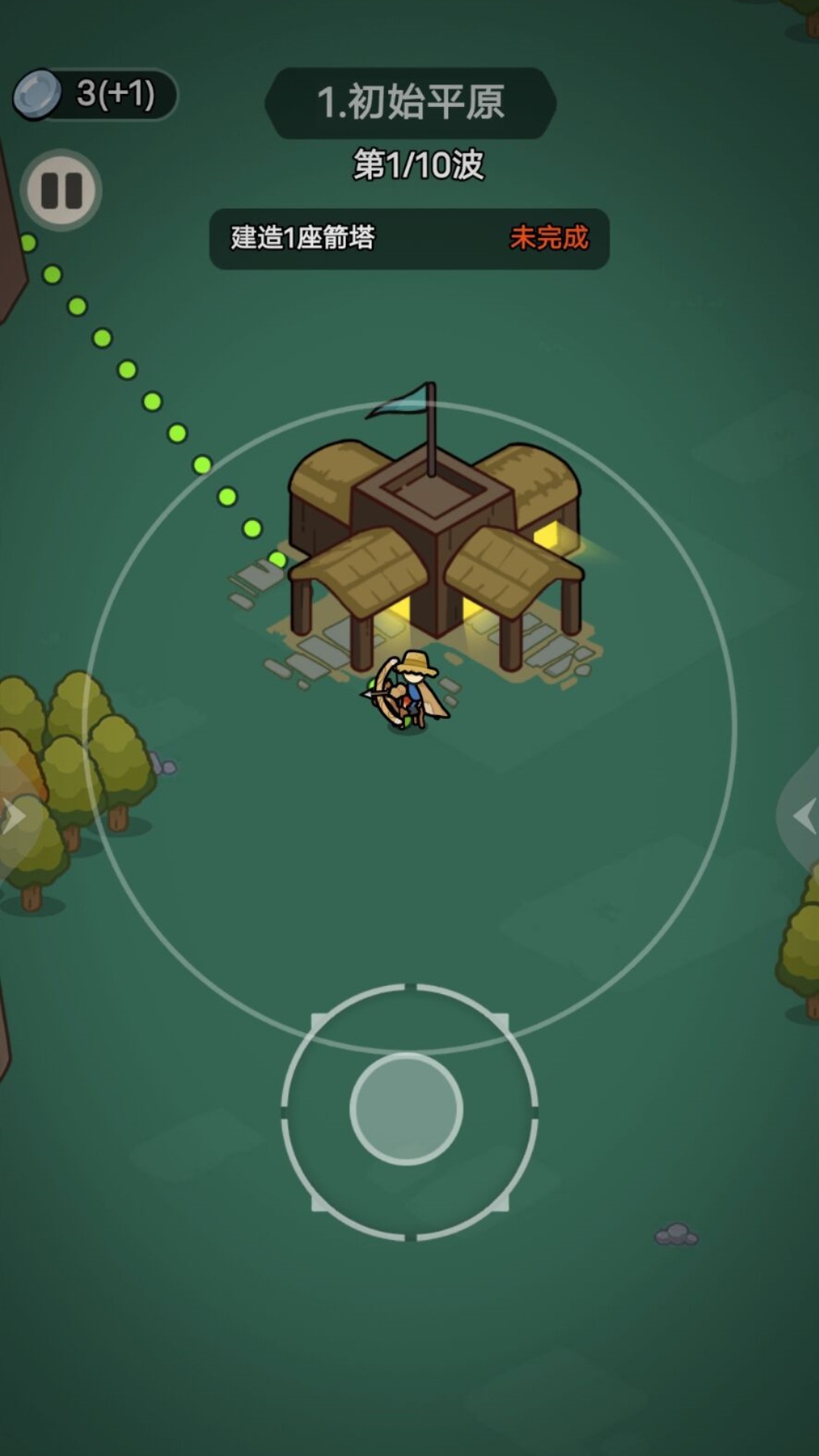Pause the game
The width and height of the screenshot is (819, 1456).
tap(61, 190)
